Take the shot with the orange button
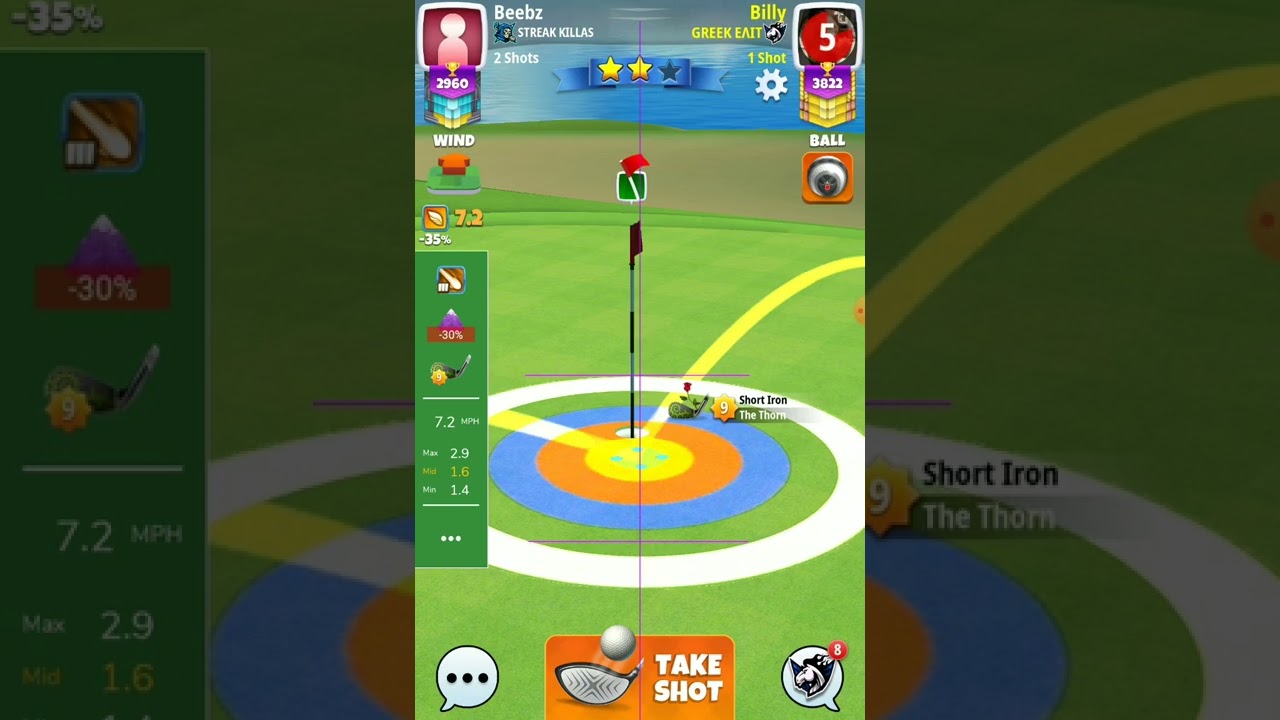The image size is (1280, 720). tap(640, 677)
